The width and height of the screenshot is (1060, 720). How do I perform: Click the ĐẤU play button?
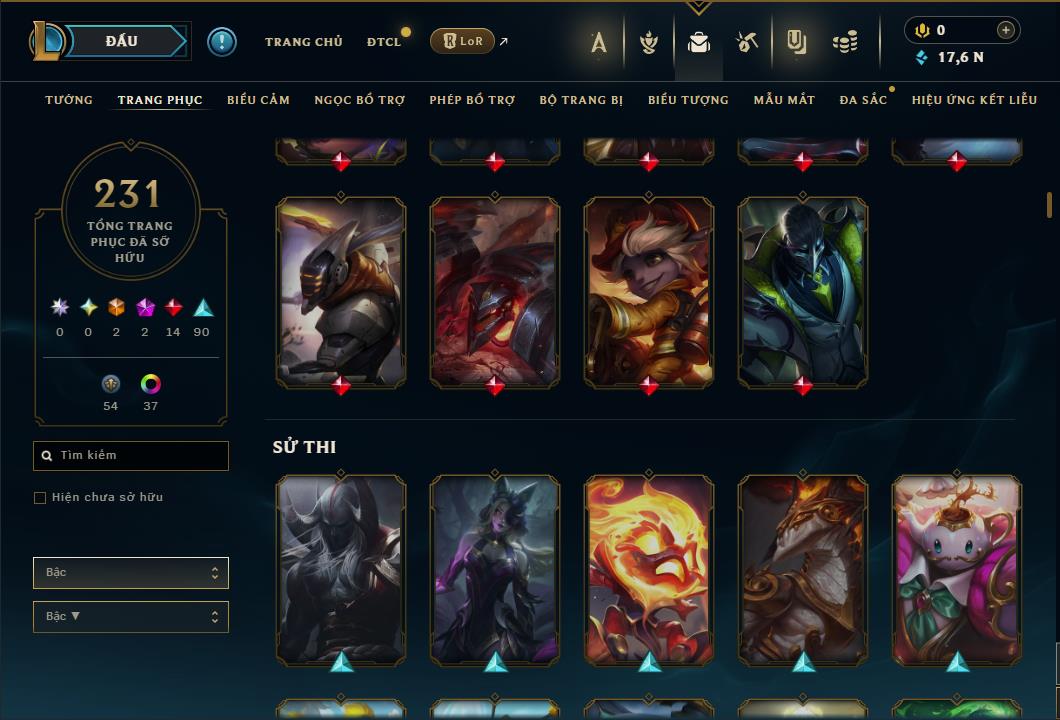coord(121,41)
